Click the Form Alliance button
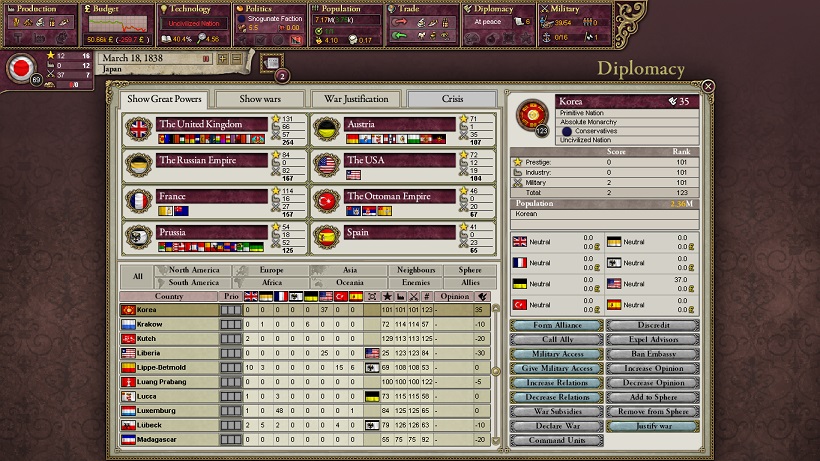 (x=557, y=325)
